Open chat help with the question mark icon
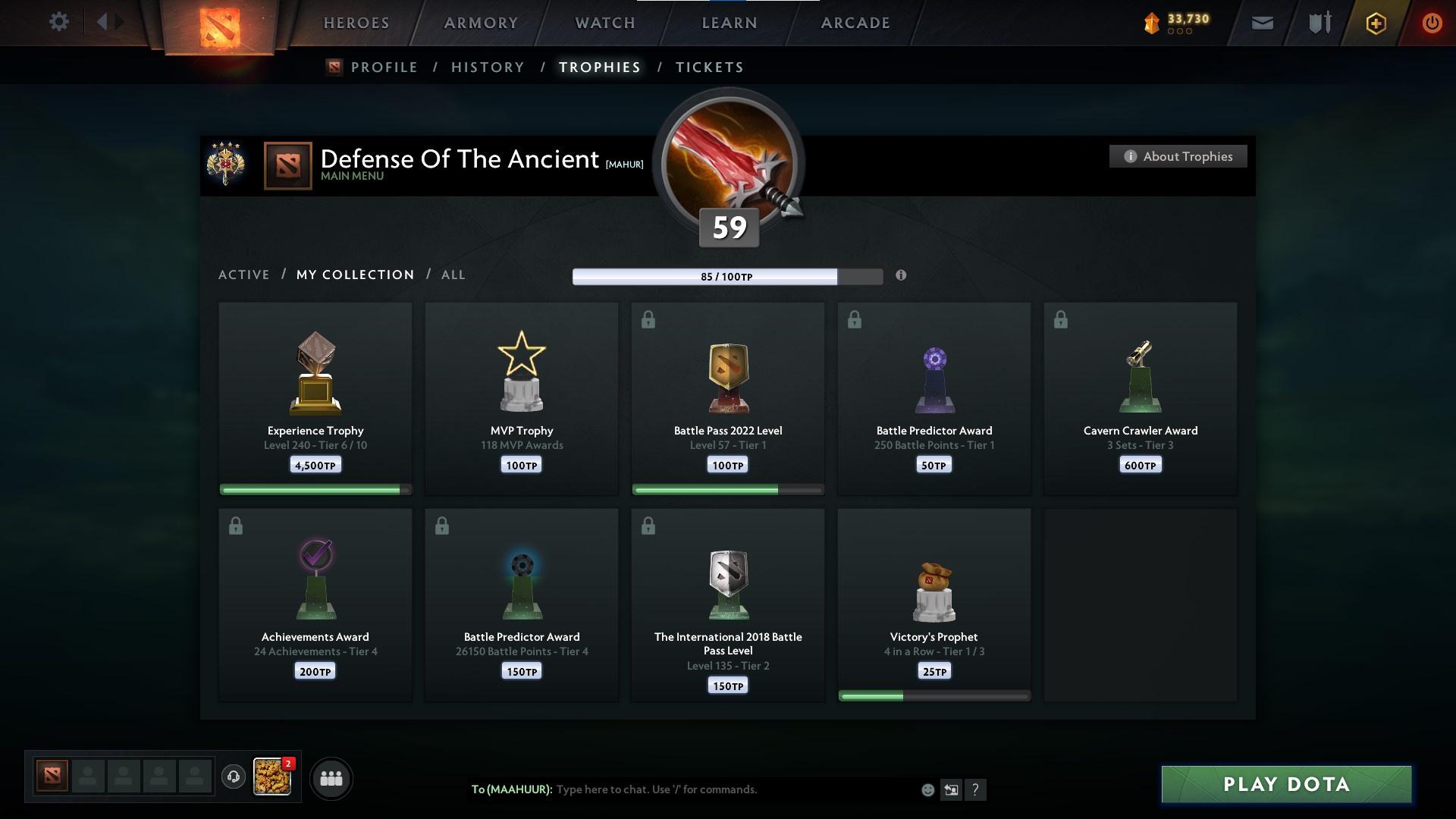The width and height of the screenshot is (1456, 819). (977, 789)
